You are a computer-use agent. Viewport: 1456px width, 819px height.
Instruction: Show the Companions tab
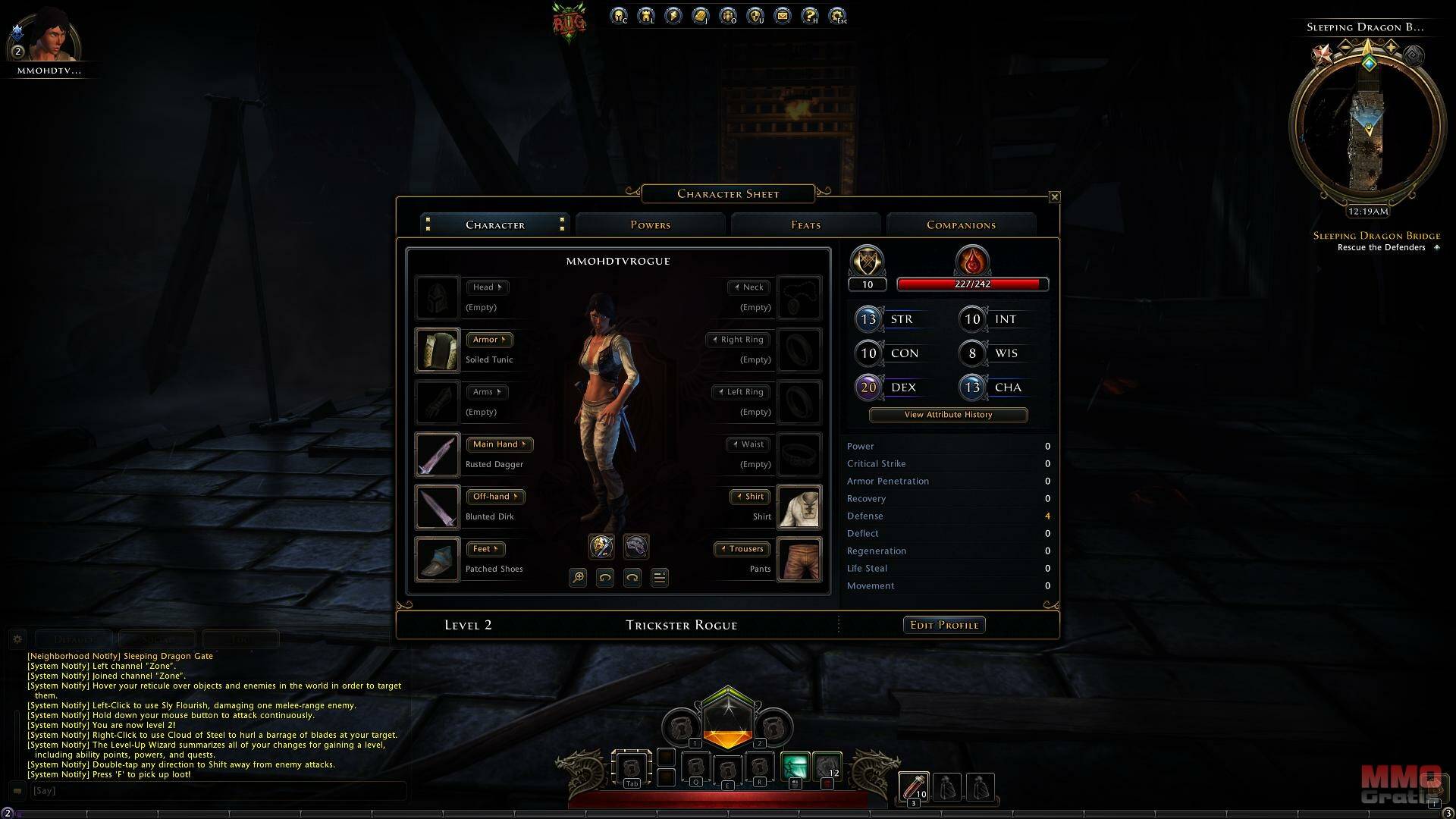click(x=961, y=225)
